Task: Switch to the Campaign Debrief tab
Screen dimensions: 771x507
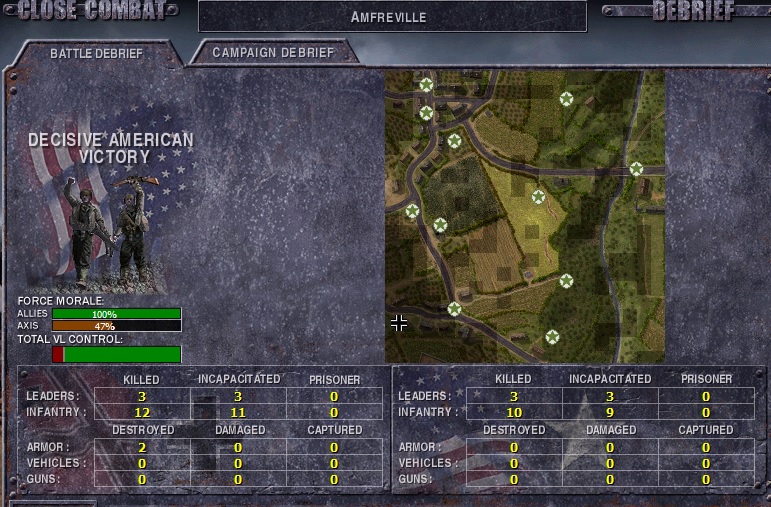Action: 272,53
